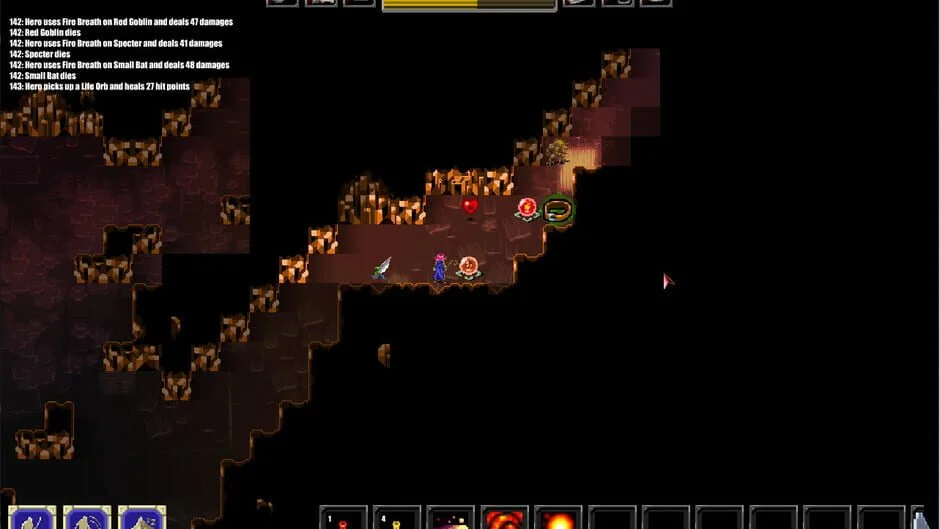940x529 pixels.
Task: Activate the swirling fire breath ability
Action: [504, 518]
